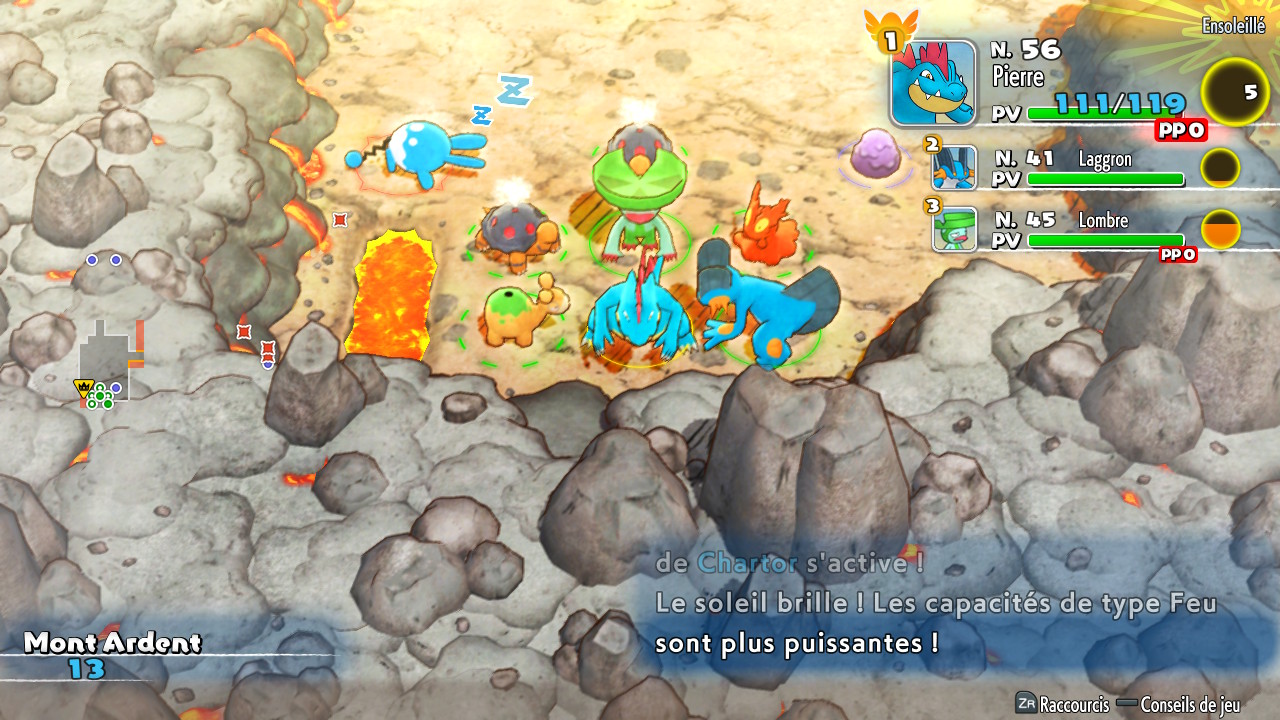Click Lombre's half-filled belly gauge

point(1220,229)
